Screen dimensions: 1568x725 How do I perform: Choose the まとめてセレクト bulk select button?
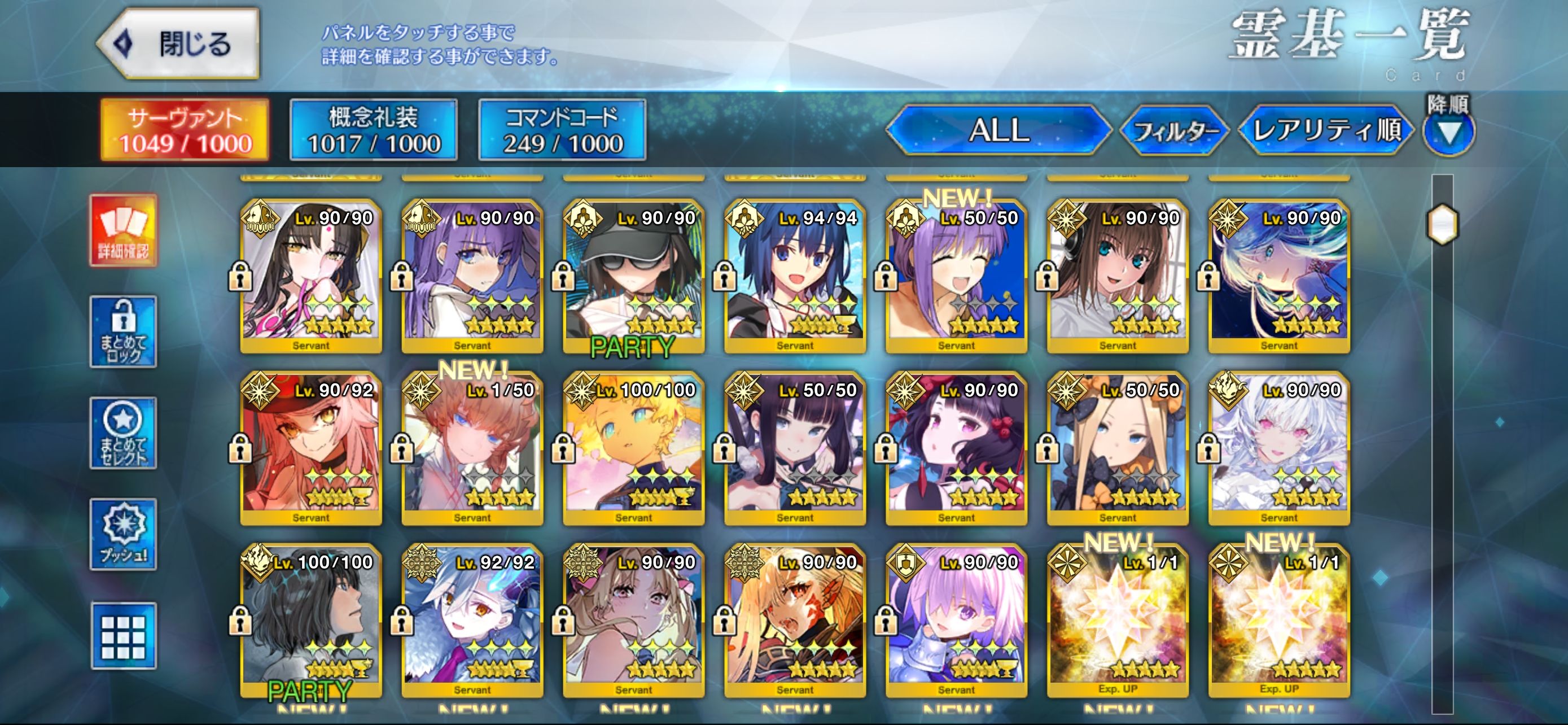124,433
